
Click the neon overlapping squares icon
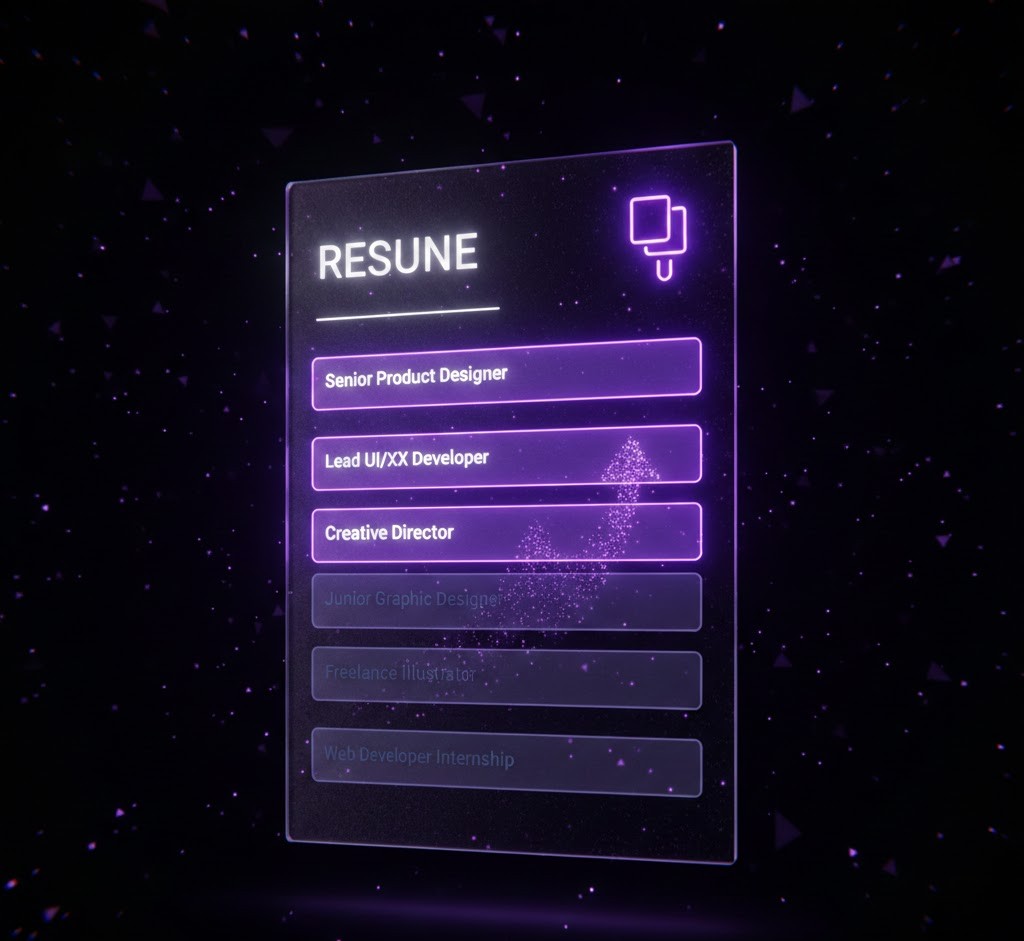tap(658, 234)
